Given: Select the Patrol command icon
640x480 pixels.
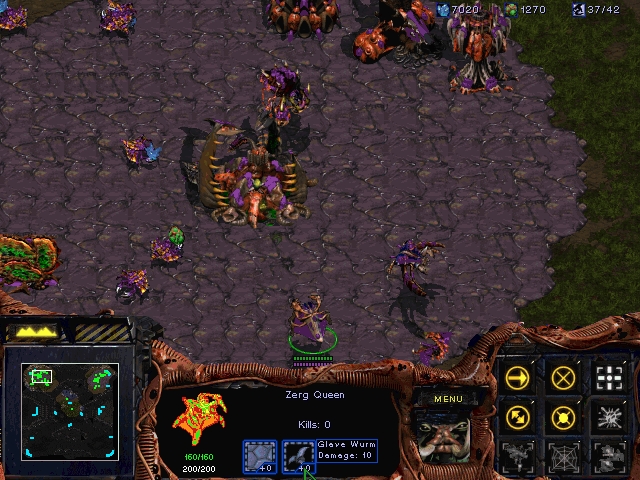Looking at the screenshot, I should [x=518, y=416].
